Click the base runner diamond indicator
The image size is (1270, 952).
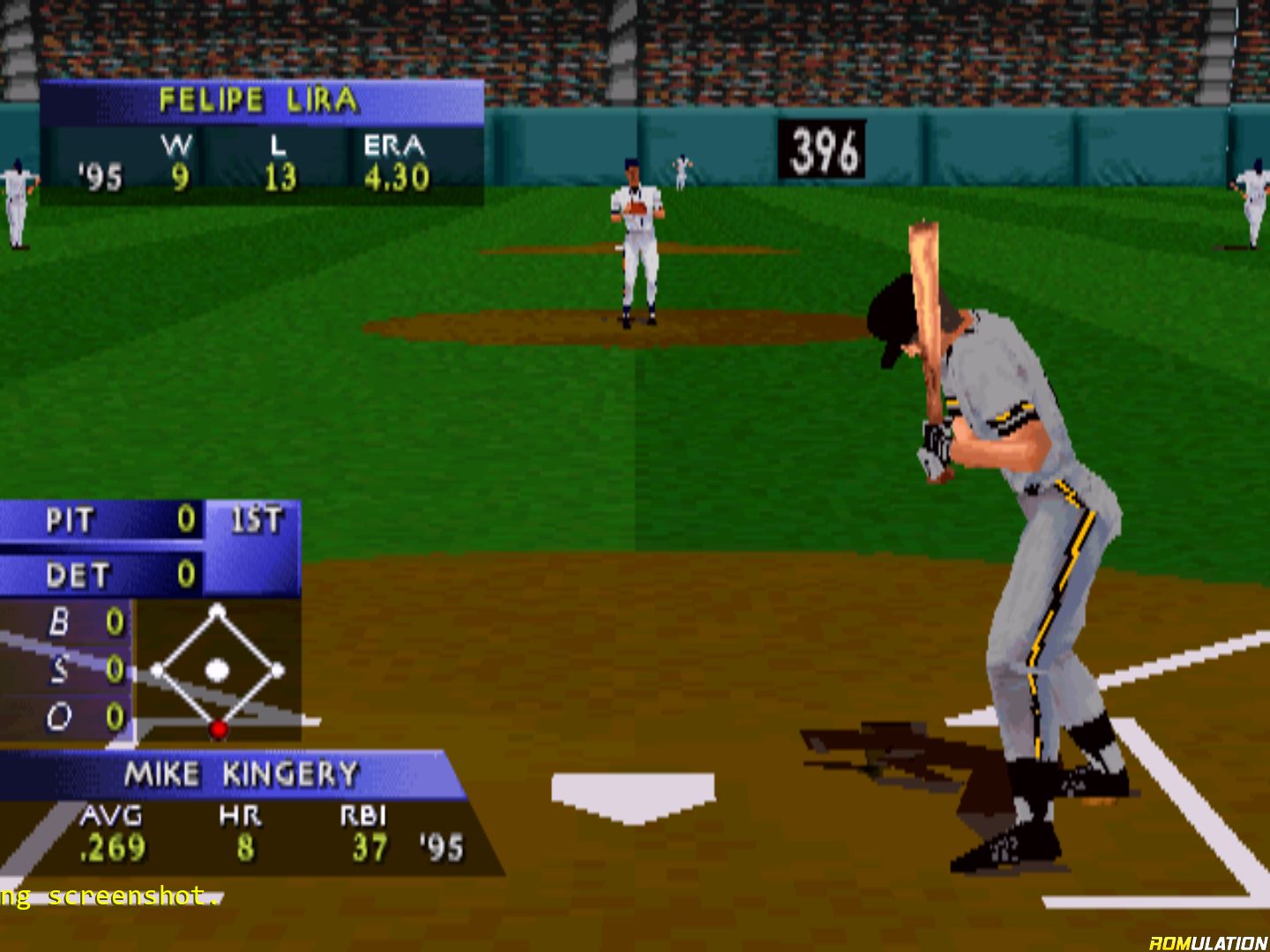(x=217, y=670)
